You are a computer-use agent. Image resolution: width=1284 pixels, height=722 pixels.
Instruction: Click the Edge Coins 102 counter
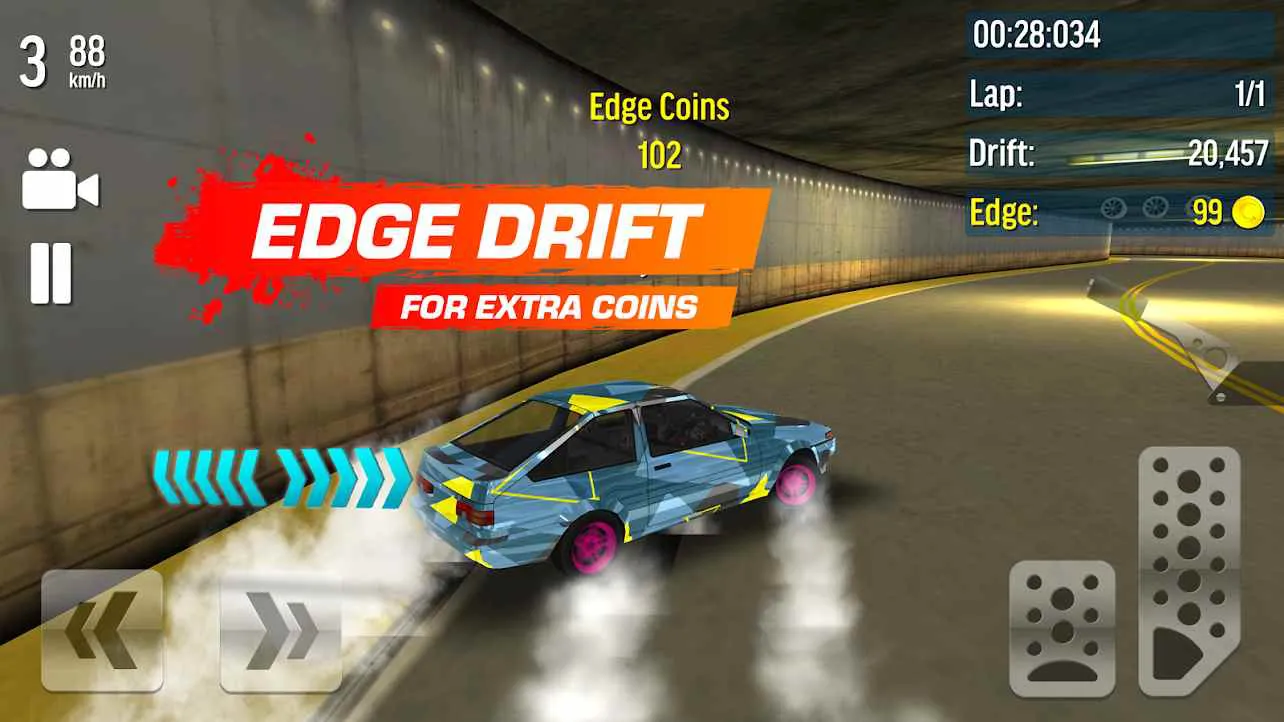coord(658,130)
